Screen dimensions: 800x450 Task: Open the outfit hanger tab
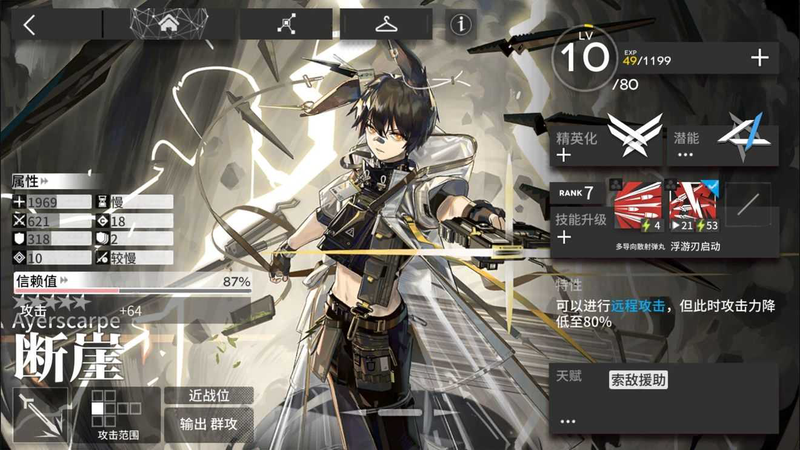coord(388,24)
